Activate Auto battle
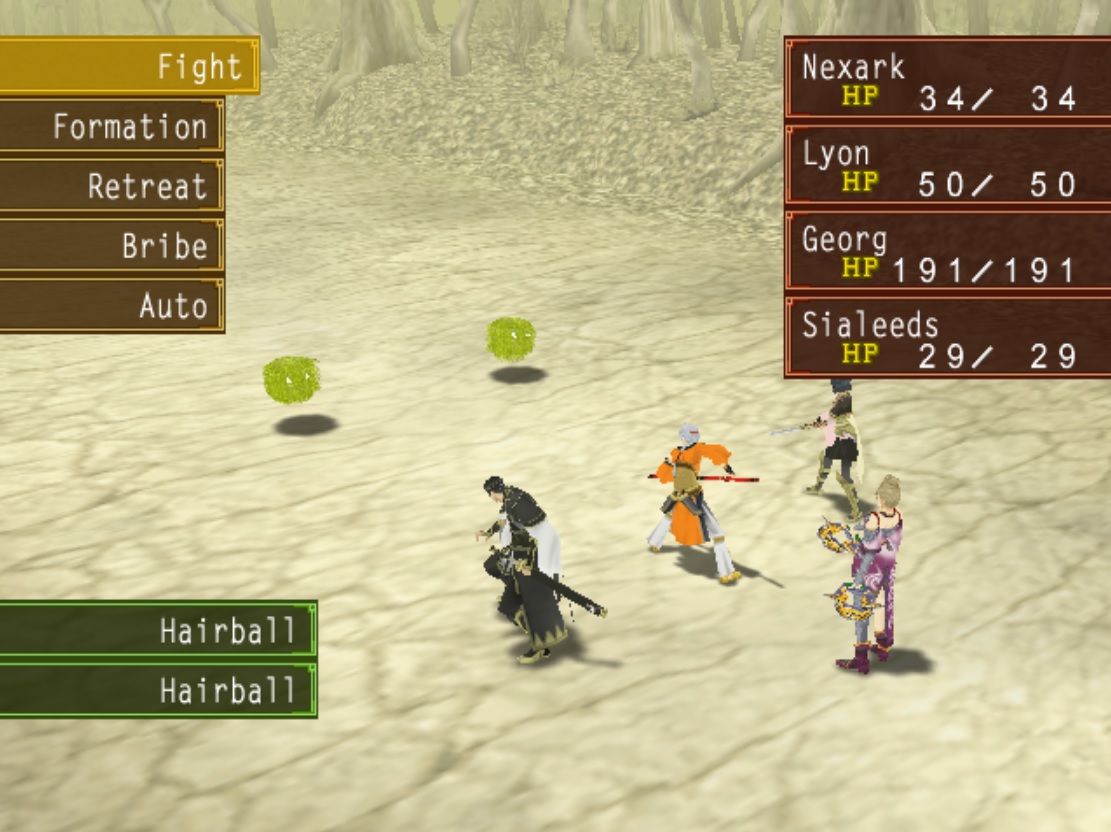Screen dimensions: 1111x832 pyautogui.click(x=112, y=306)
